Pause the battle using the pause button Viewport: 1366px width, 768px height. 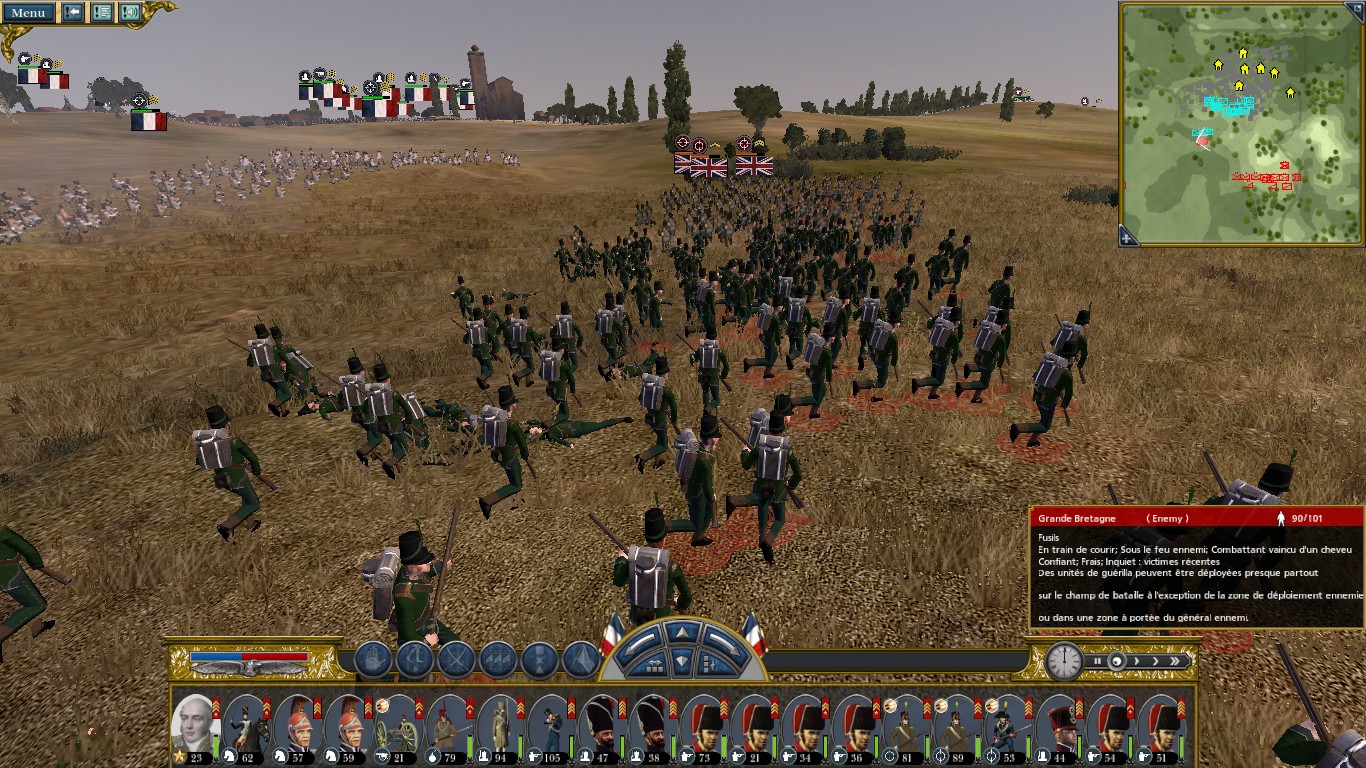(x=1097, y=661)
